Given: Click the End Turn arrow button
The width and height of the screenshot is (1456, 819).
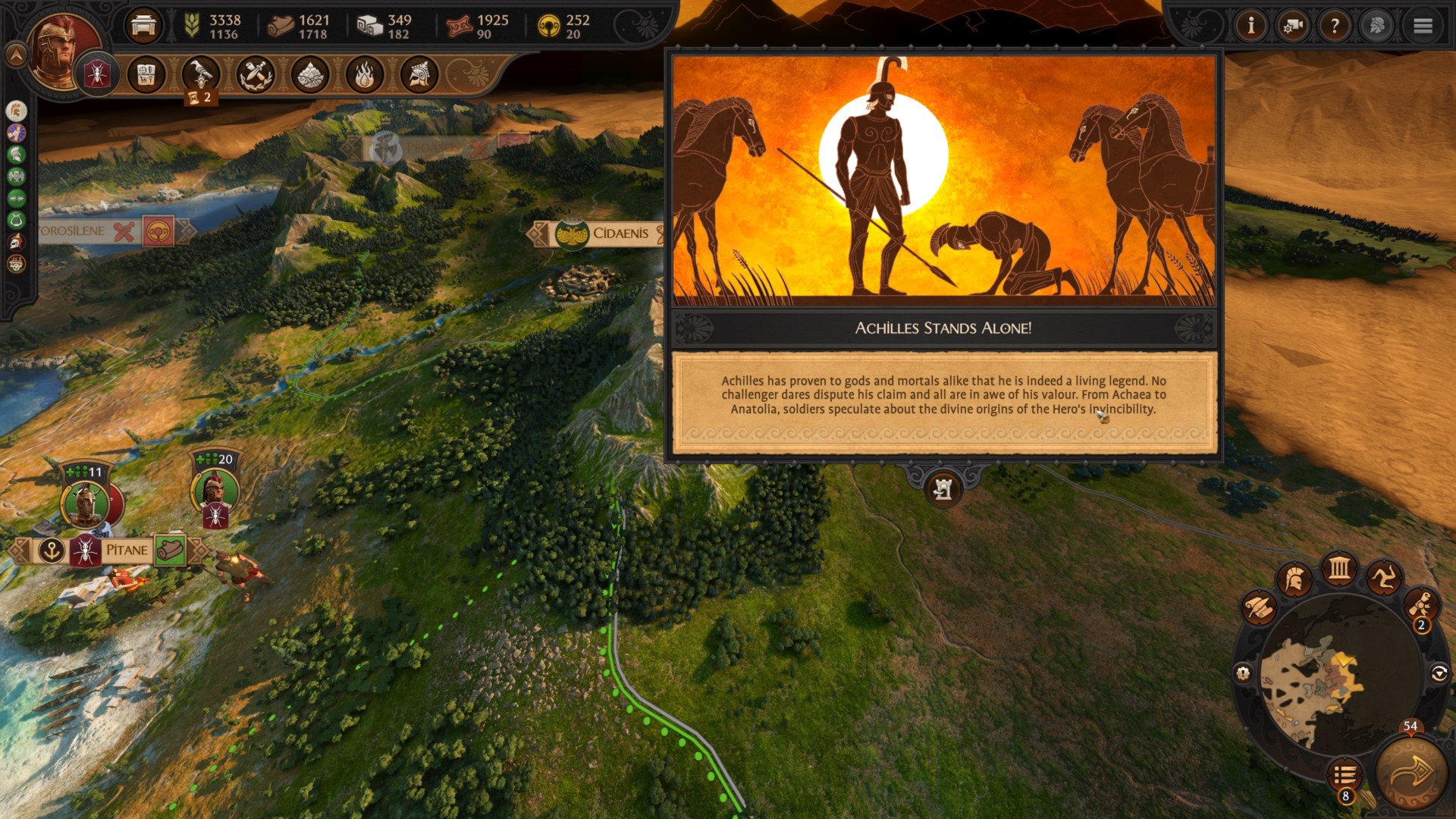Looking at the screenshot, I should point(1411,773).
